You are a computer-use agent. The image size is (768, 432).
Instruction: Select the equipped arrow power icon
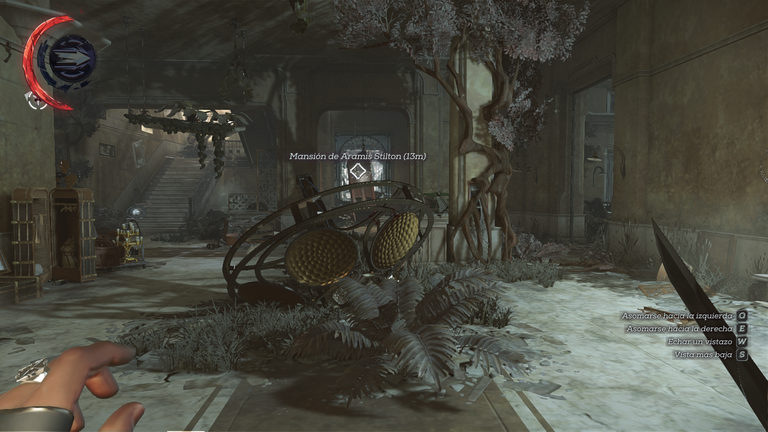(x=71, y=57)
